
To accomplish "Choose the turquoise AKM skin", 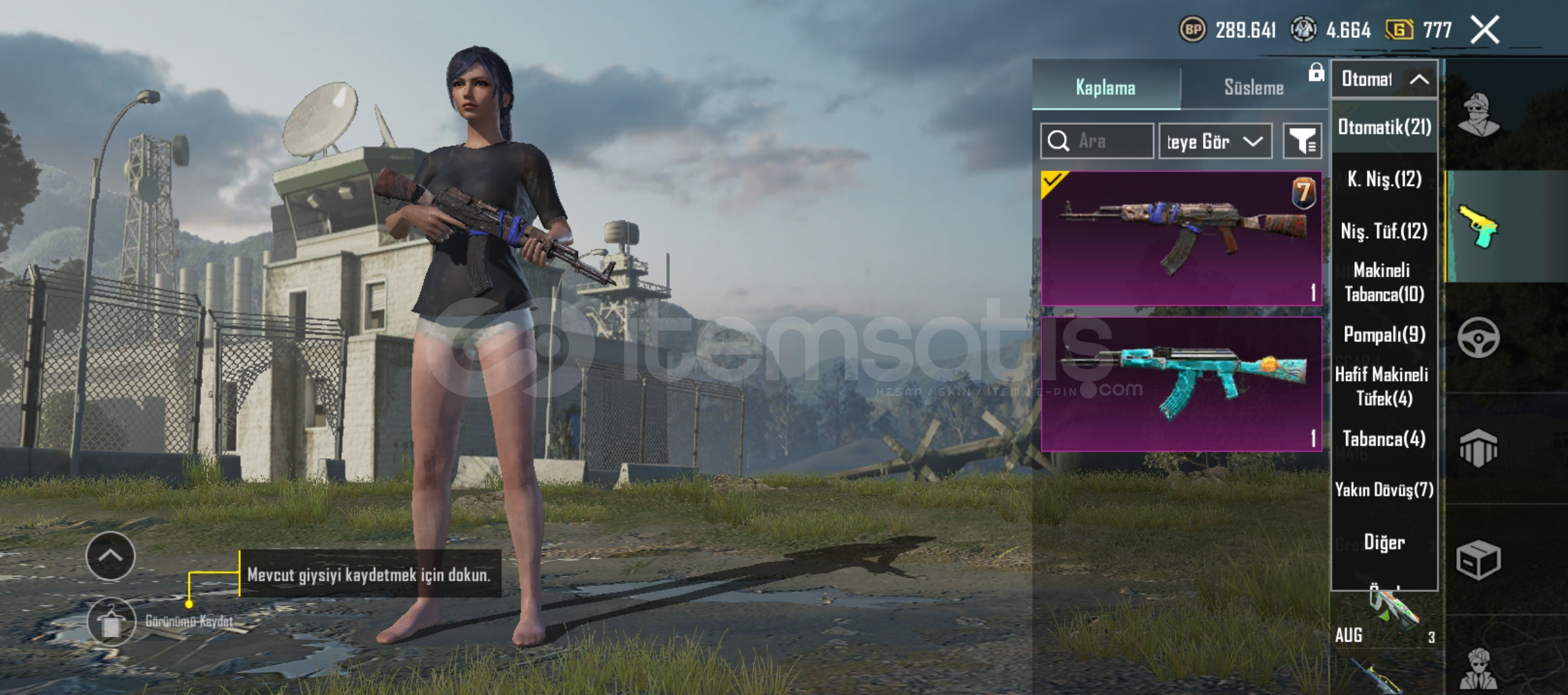I will [x=1181, y=384].
